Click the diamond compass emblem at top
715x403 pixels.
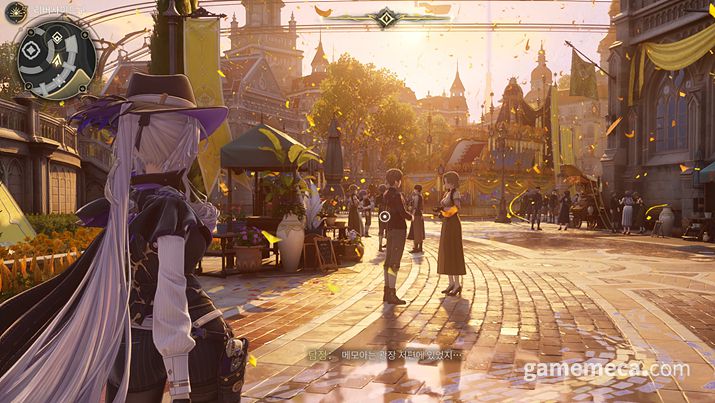385,16
